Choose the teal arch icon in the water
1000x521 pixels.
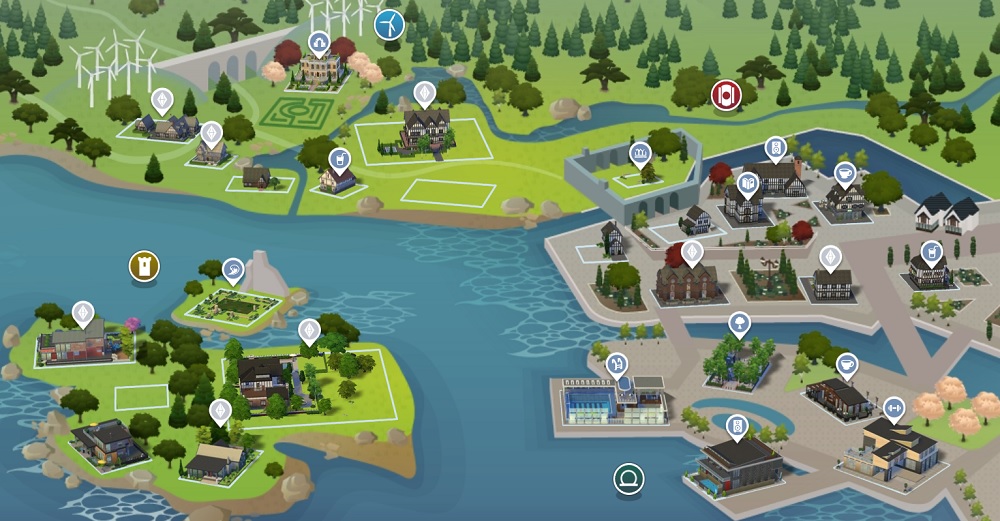[629, 476]
